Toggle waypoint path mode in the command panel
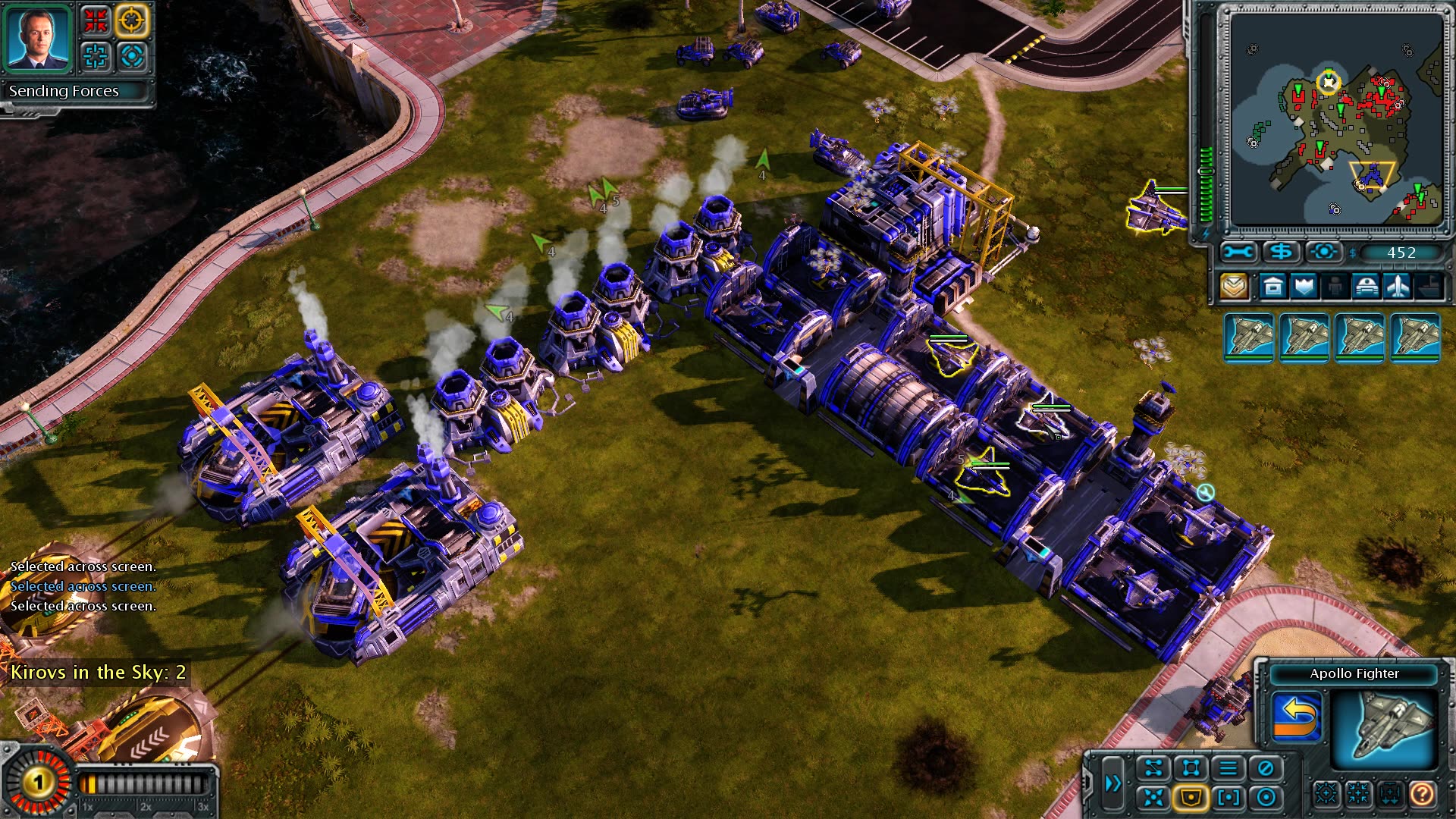The image size is (1456, 819). (x=1154, y=767)
